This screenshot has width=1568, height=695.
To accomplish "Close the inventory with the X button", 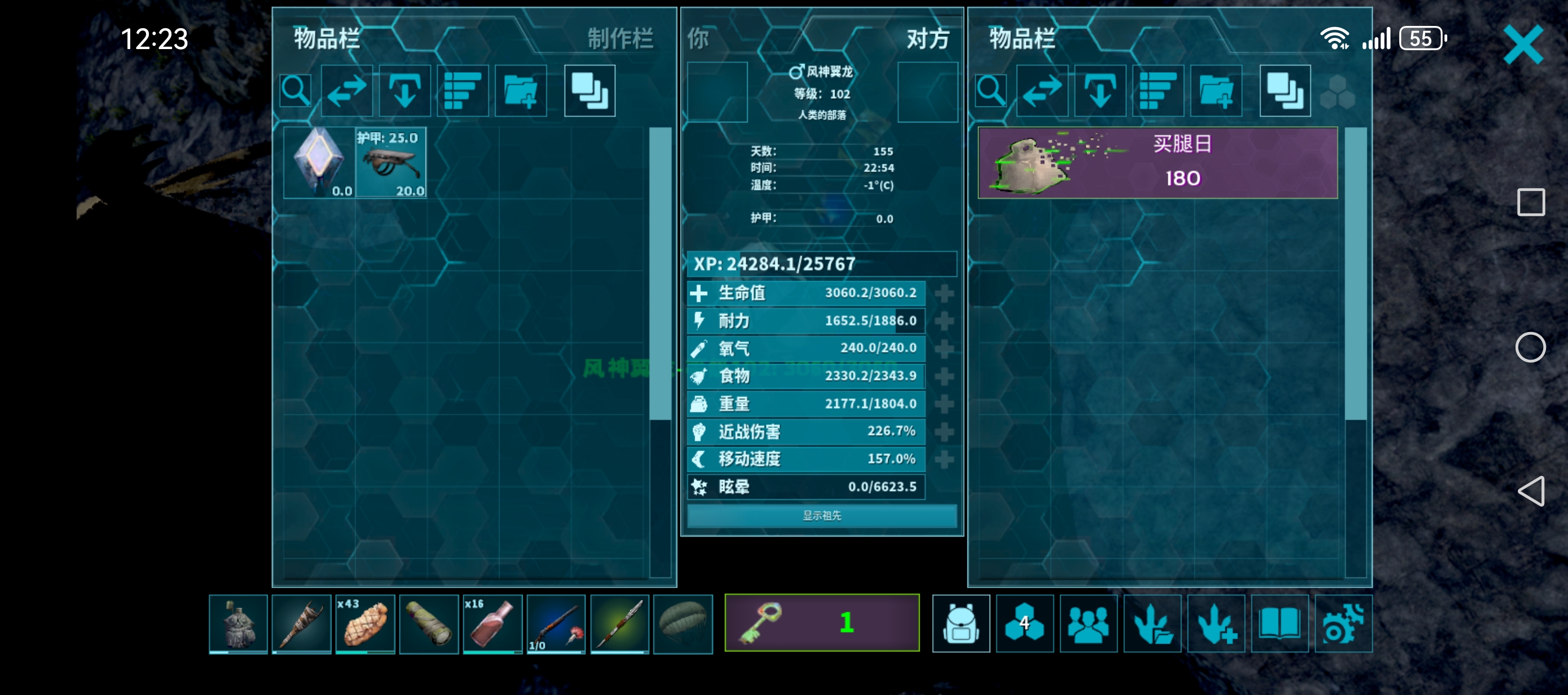I will pyautogui.click(x=1523, y=45).
